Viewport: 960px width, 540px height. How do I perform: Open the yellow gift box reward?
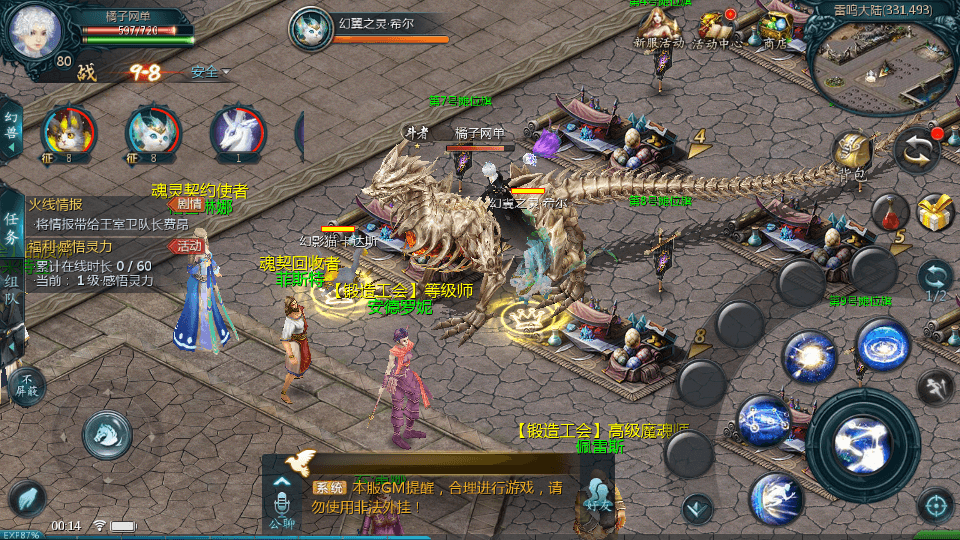(x=936, y=212)
